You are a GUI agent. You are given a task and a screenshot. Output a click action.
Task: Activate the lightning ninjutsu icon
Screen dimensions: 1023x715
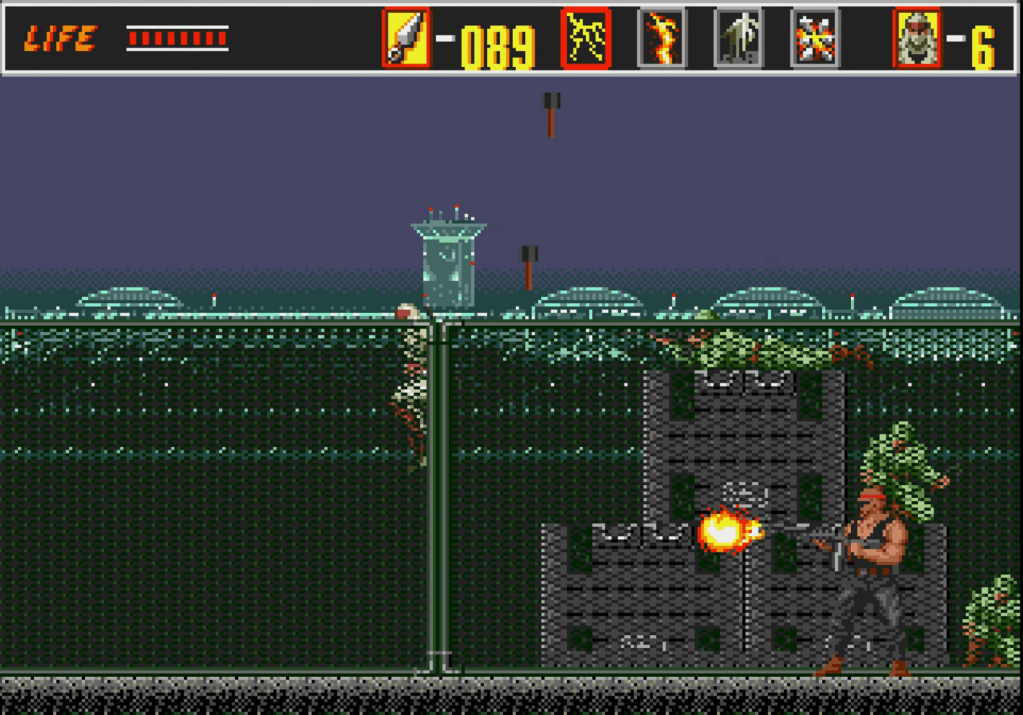tap(585, 38)
